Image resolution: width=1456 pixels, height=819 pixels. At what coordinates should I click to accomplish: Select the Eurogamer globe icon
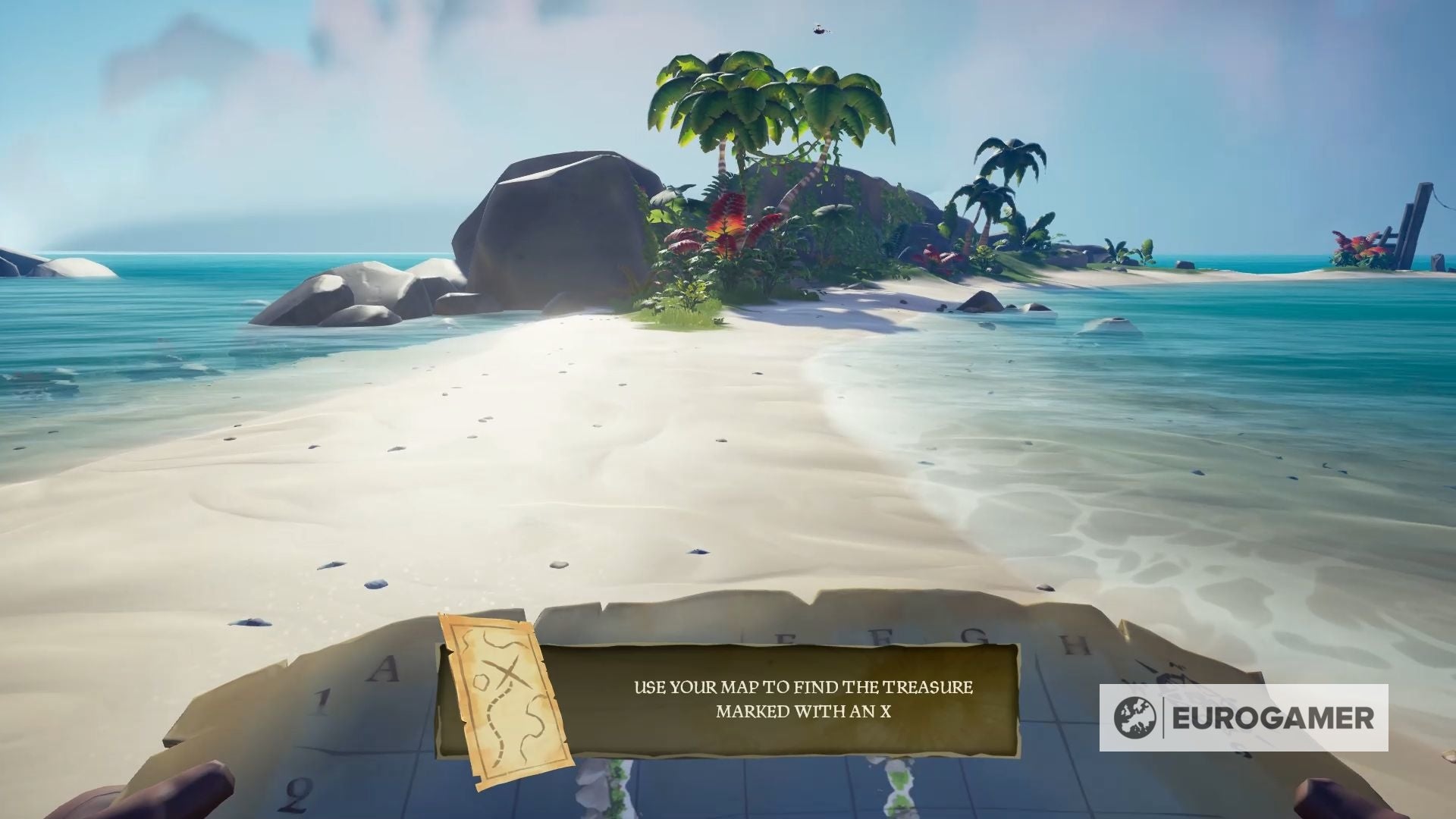pyautogui.click(x=1137, y=717)
